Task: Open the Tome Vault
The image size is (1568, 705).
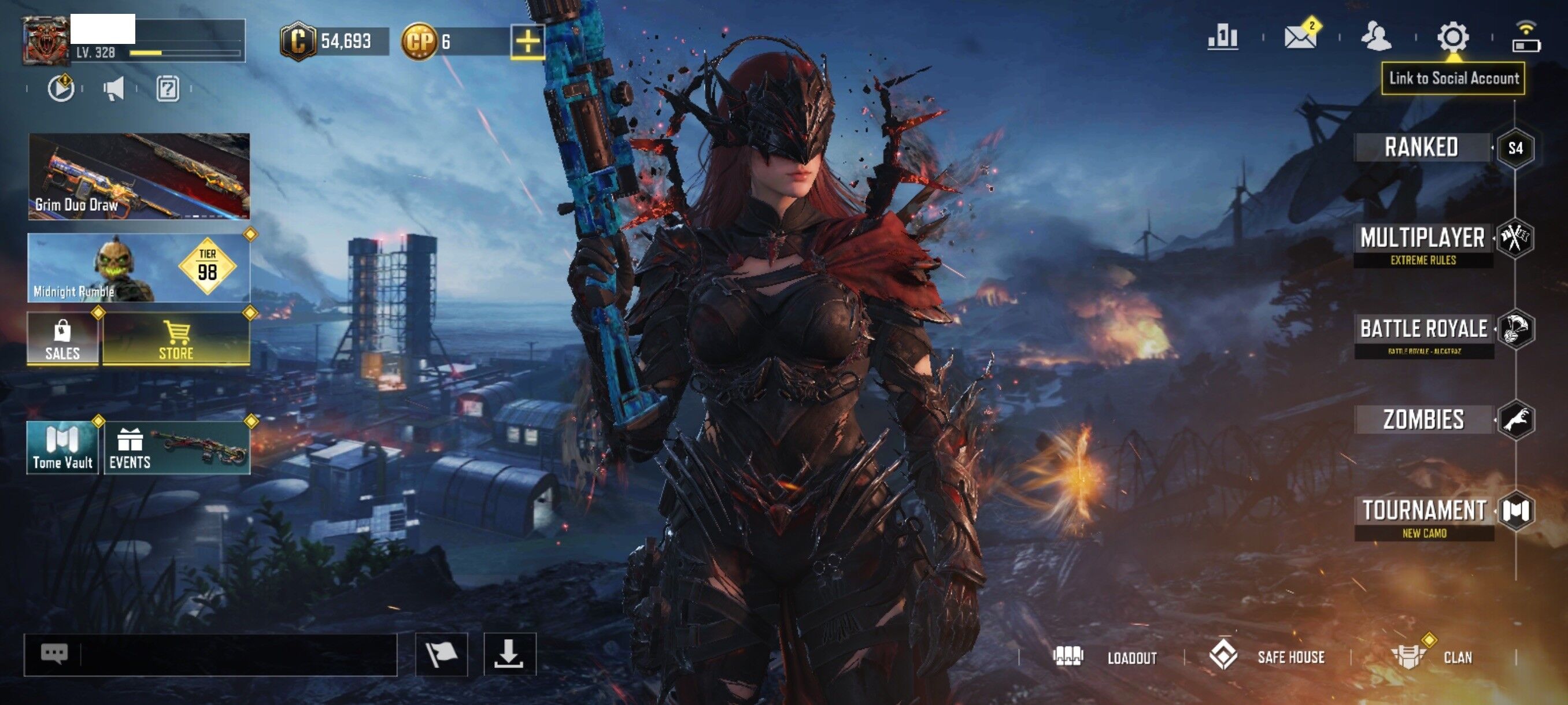Action: [x=62, y=448]
